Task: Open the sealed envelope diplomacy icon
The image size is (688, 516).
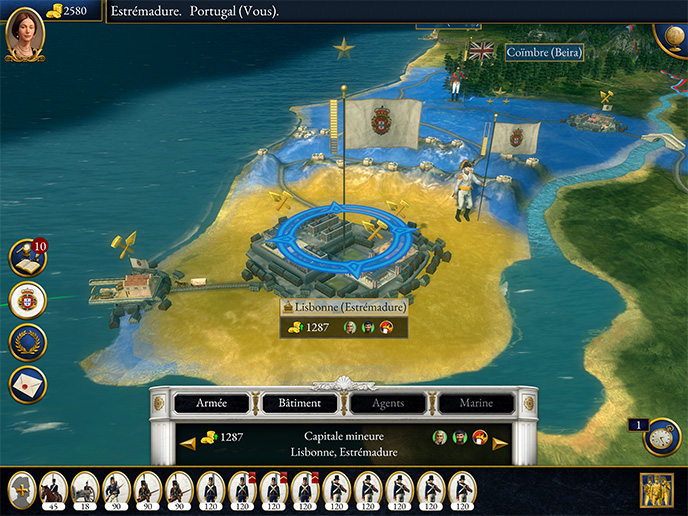Action: (x=27, y=384)
